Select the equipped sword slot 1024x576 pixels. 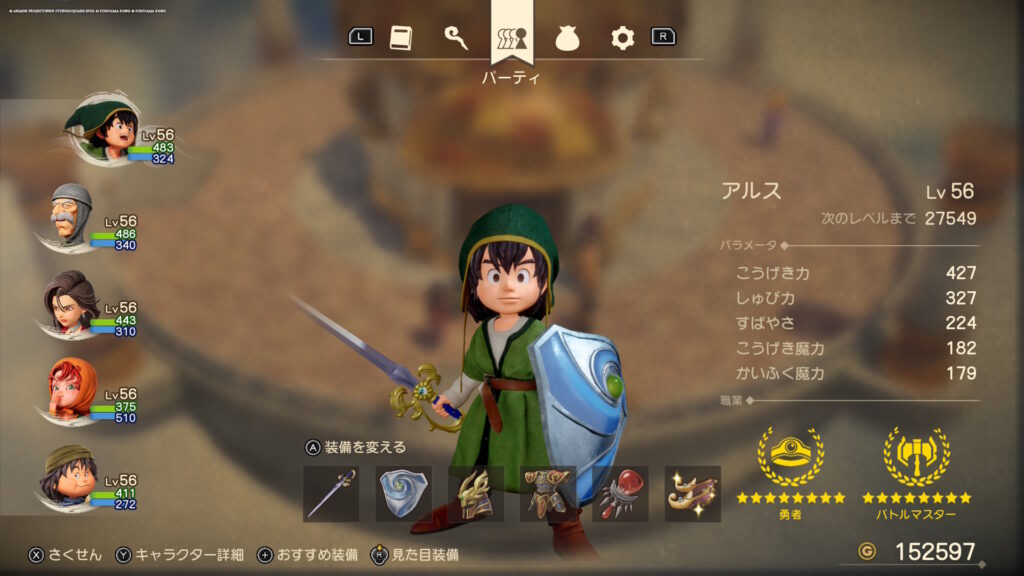pyautogui.click(x=331, y=494)
